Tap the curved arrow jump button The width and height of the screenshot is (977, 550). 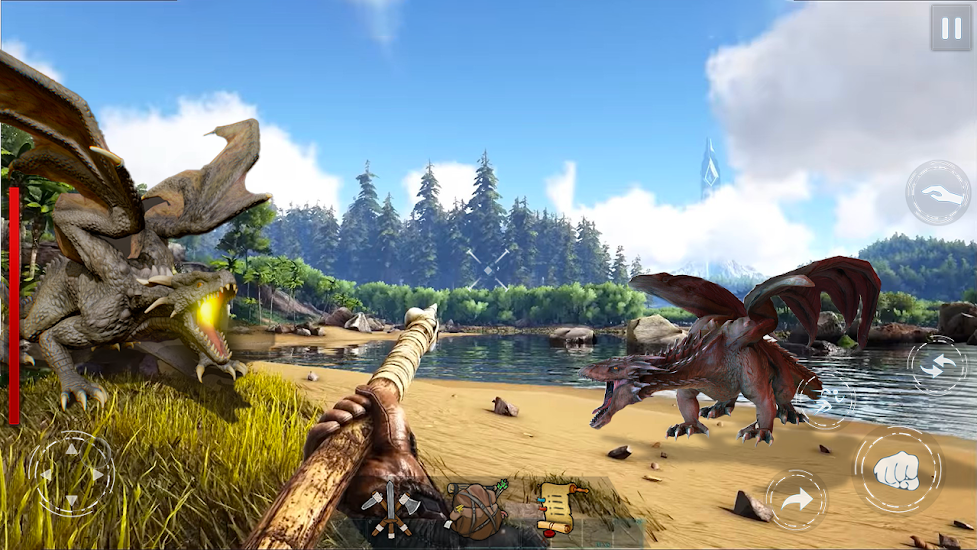click(796, 500)
